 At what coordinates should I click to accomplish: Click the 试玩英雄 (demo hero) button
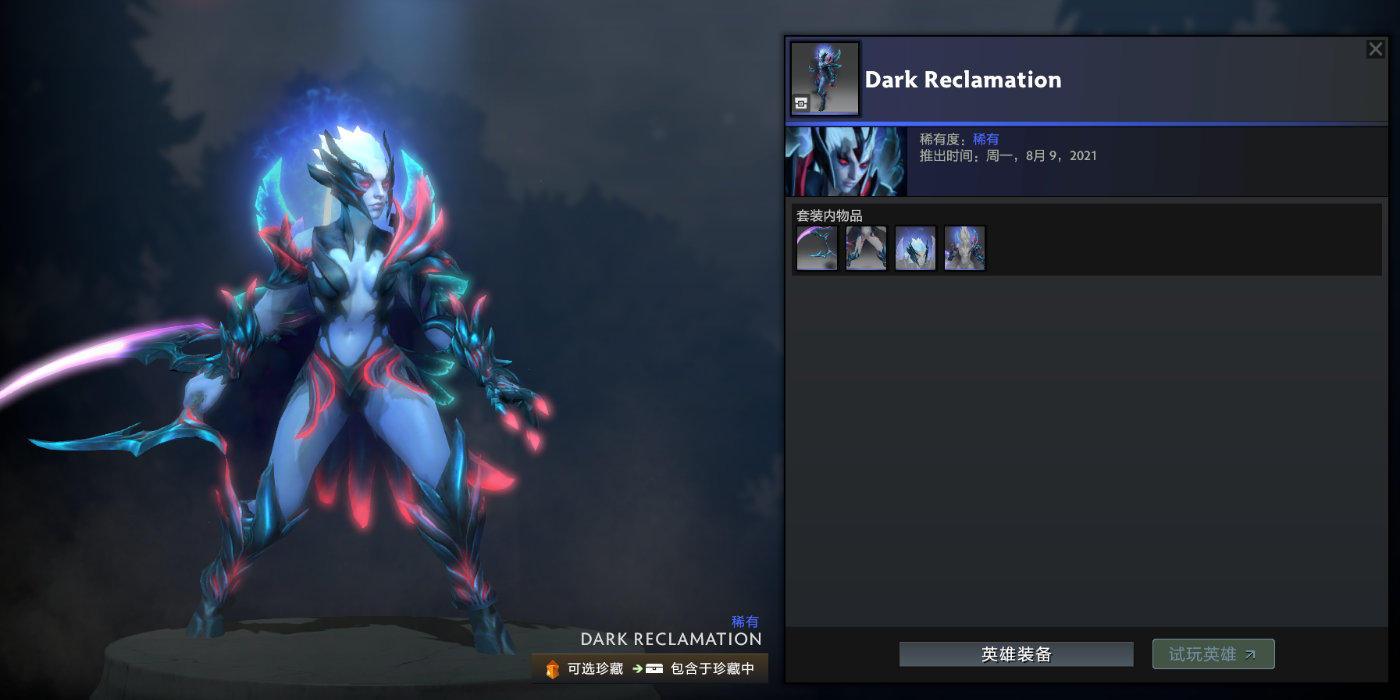pos(1213,654)
